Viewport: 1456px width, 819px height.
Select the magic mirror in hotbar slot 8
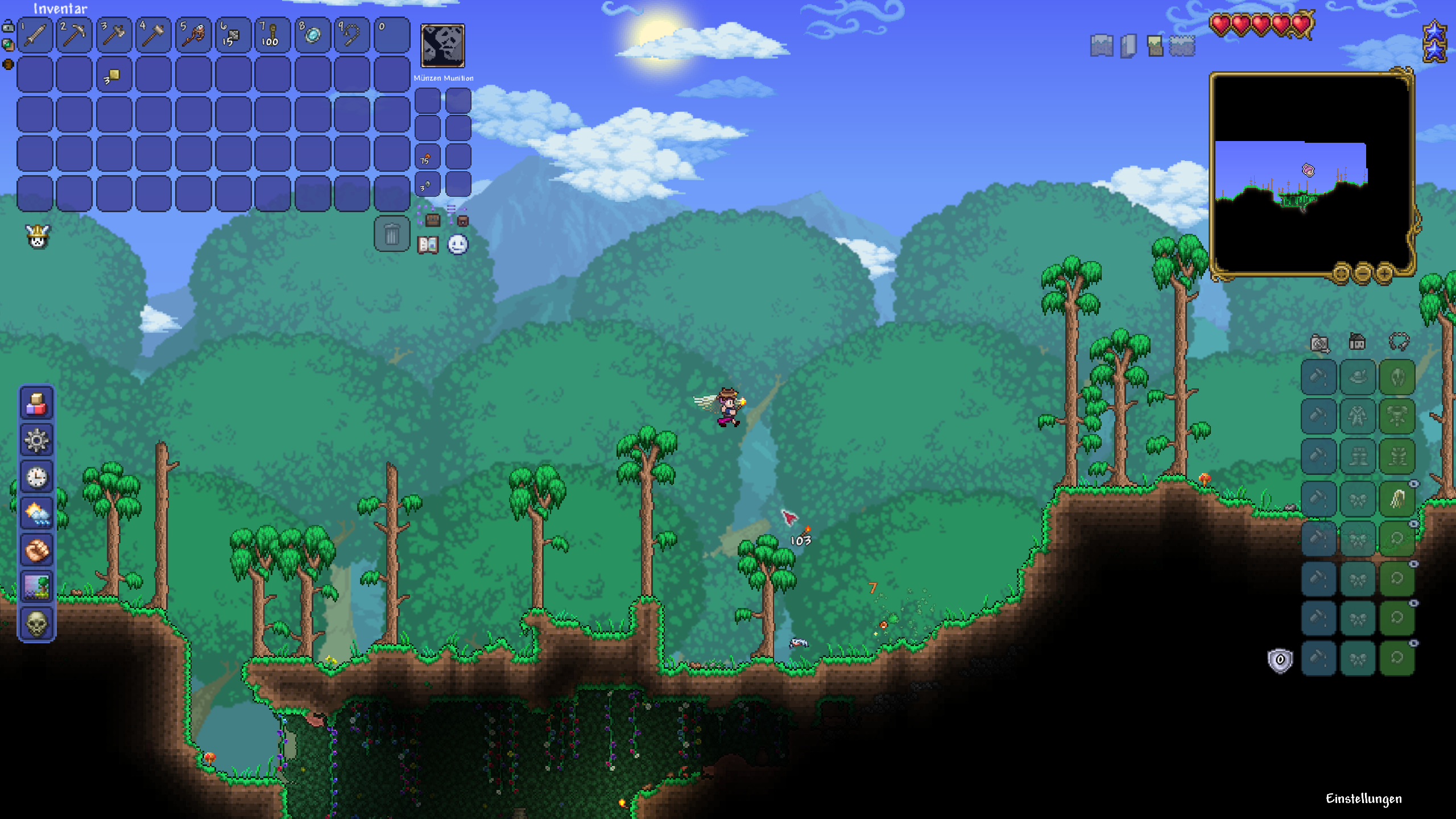pyautogui.click(x=312, y=35)
